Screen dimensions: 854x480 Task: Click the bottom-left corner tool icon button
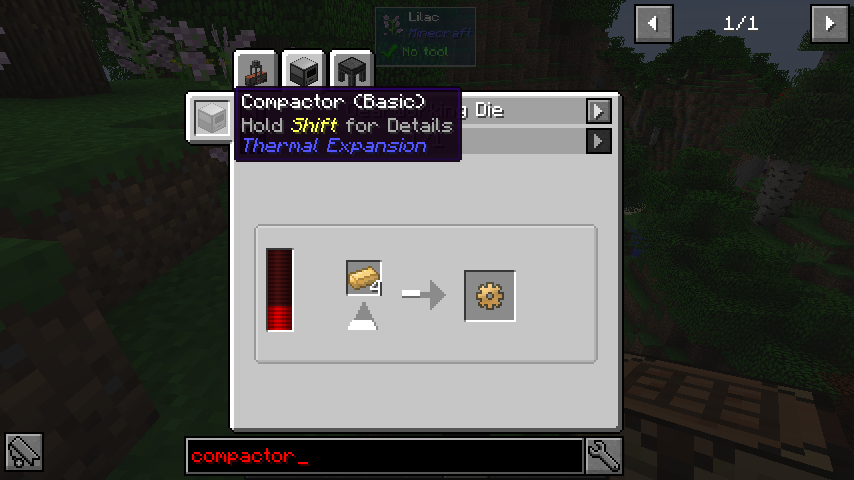click(x=24, y=454)
